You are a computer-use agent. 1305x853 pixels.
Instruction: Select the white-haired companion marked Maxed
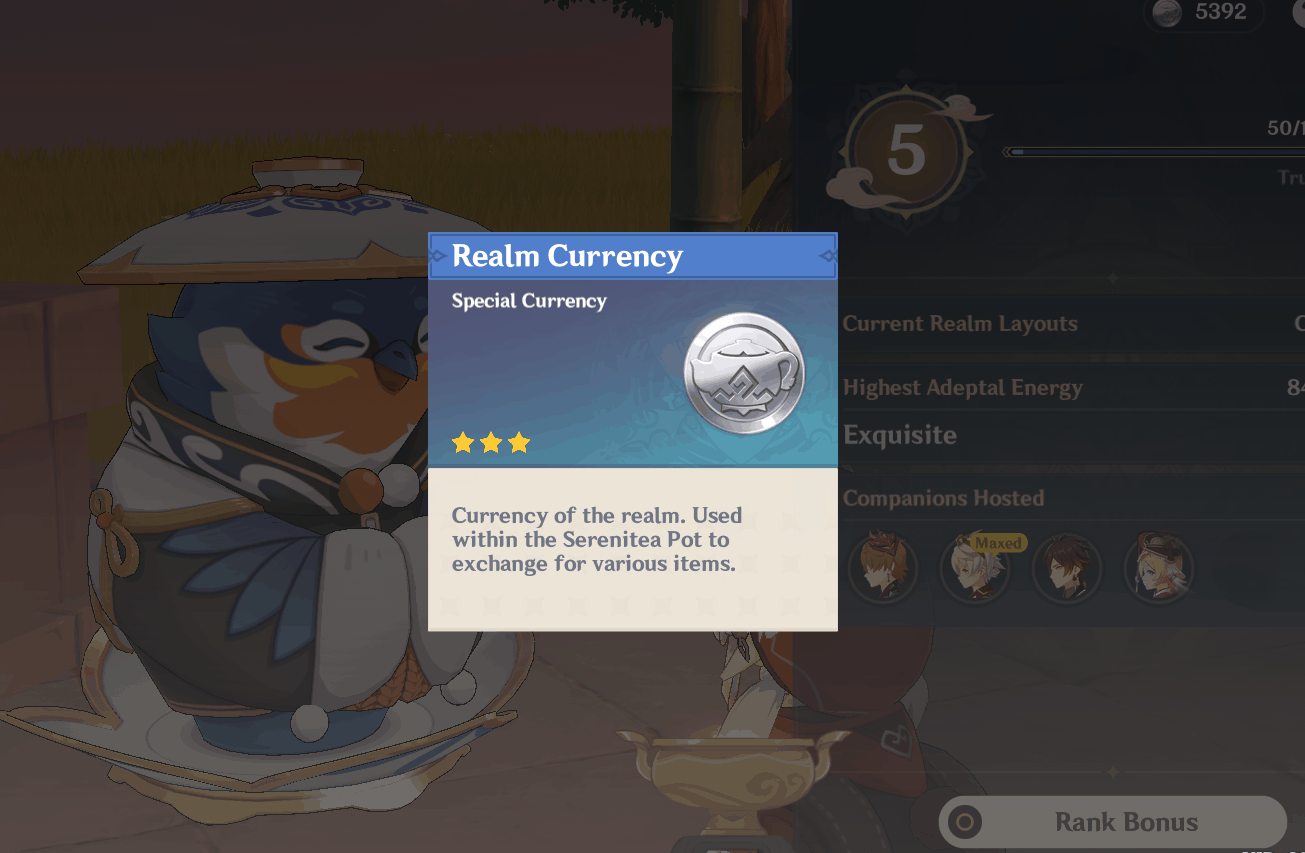[974, 569]
